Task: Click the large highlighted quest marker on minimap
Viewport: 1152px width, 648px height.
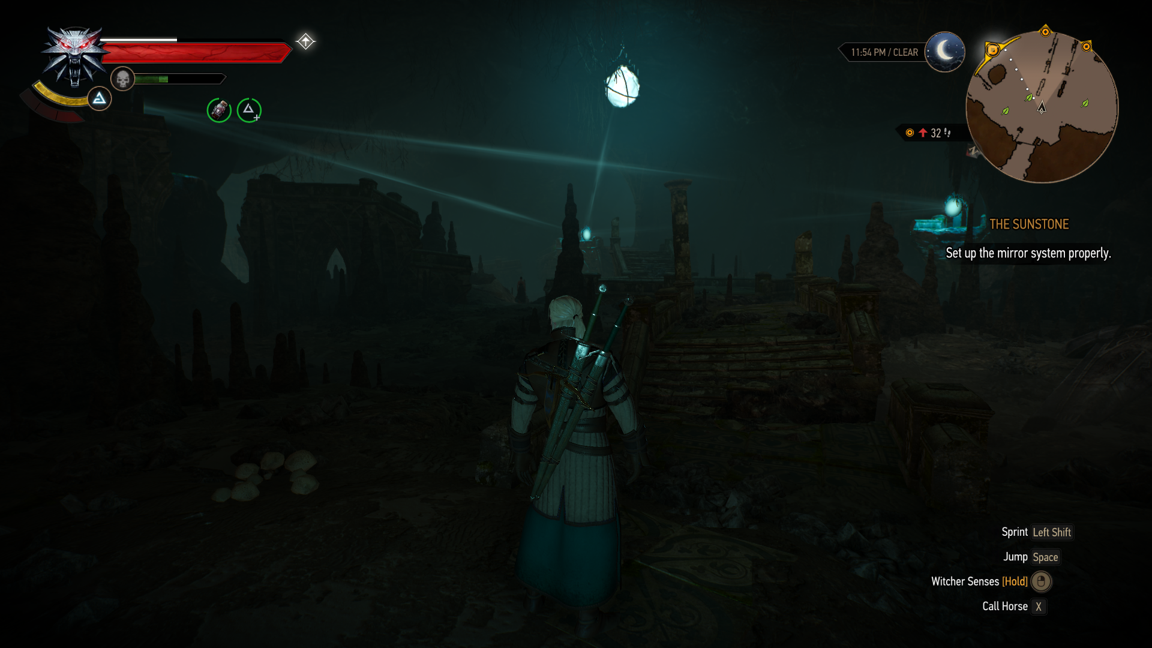Action: click(993, 49)
